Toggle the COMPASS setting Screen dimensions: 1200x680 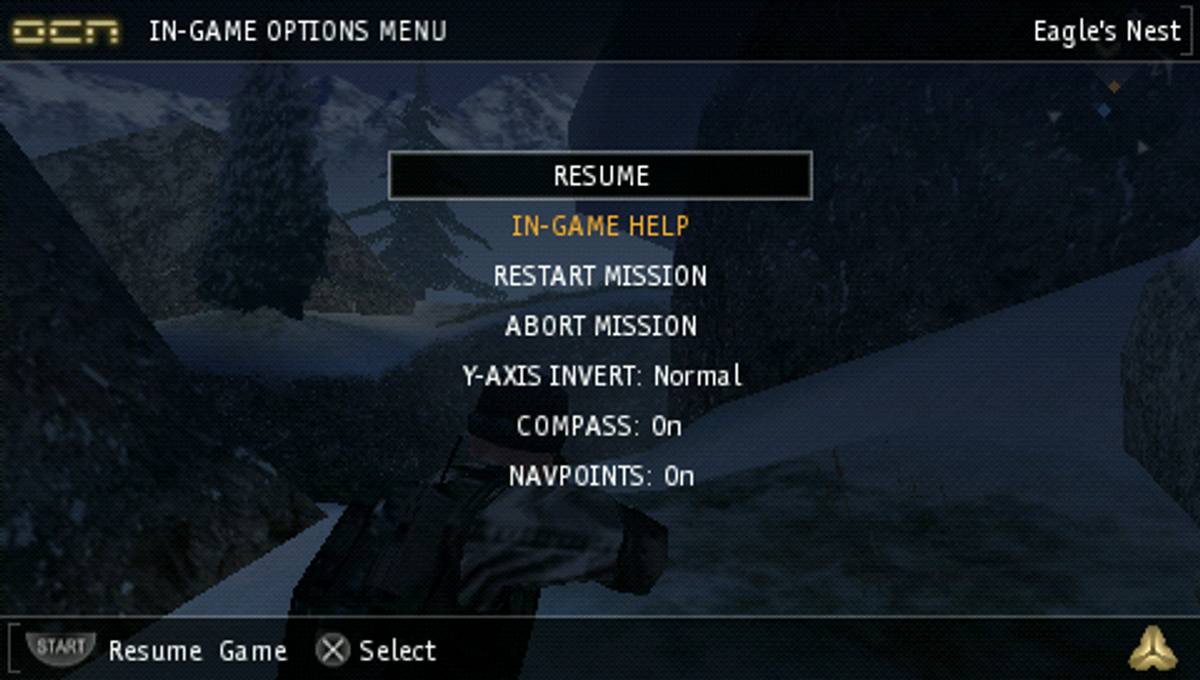tap(599, 426)
